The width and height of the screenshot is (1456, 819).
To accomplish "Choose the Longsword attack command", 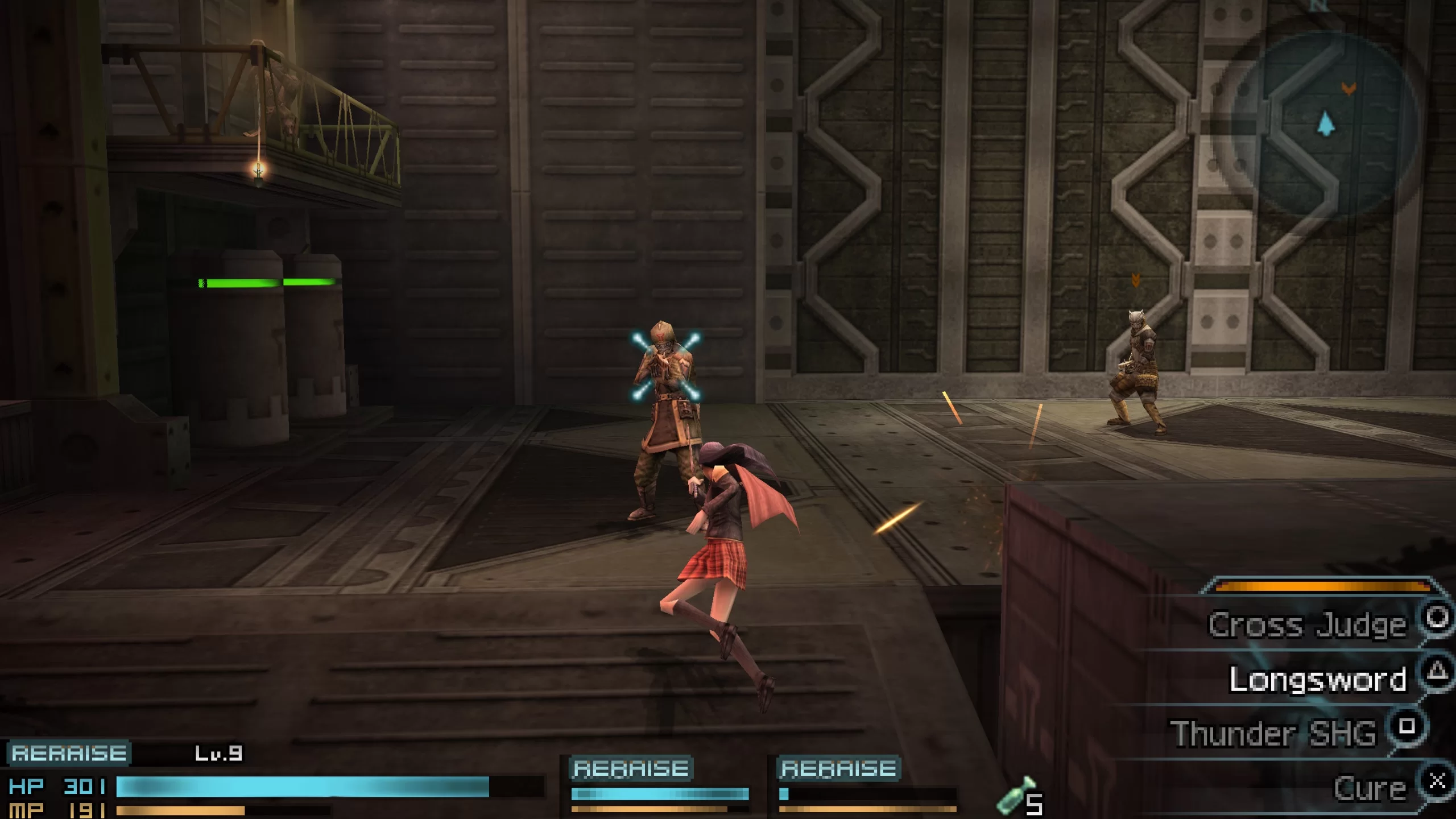I will coord(1317,679).
